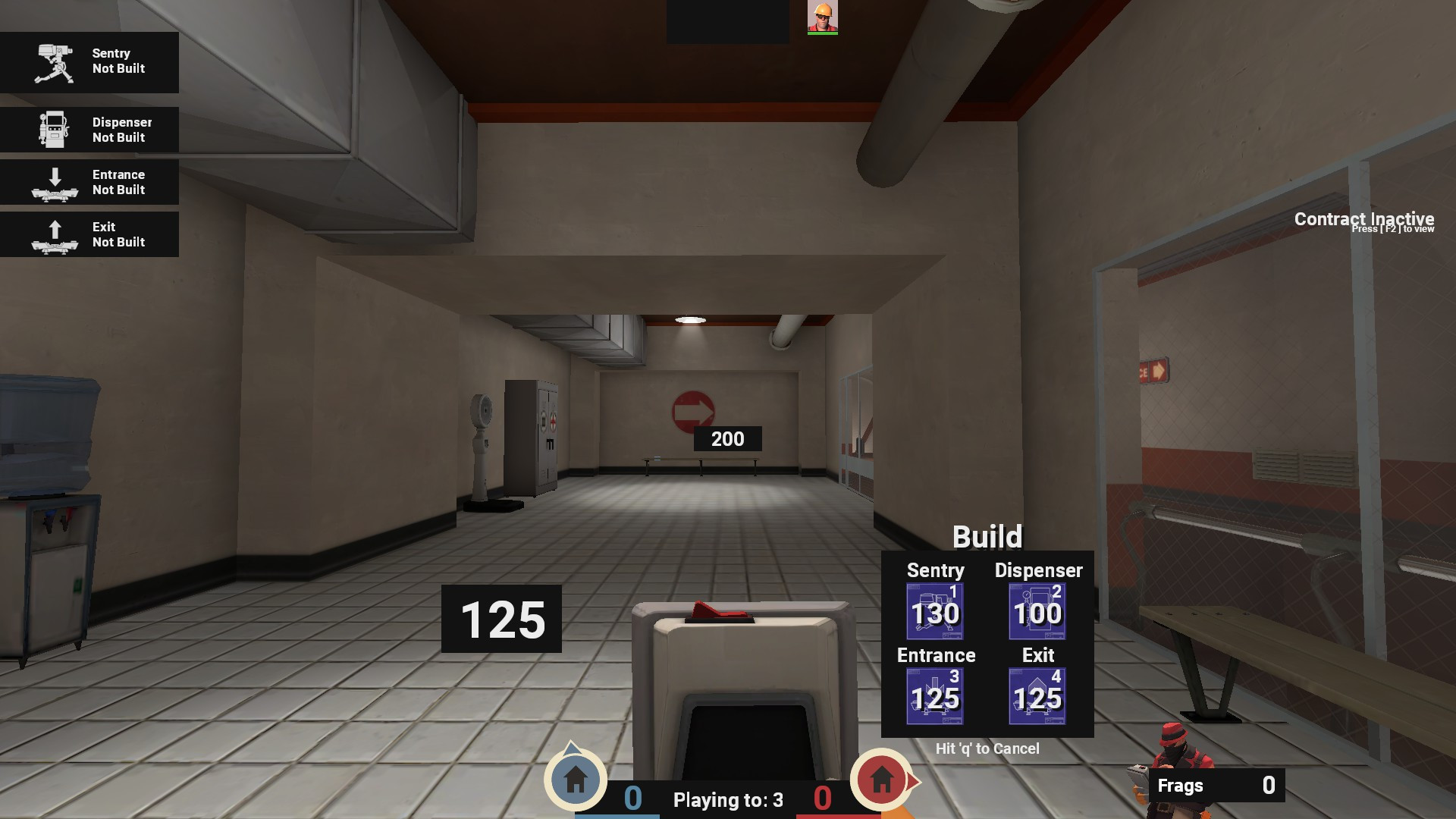The width and height of the screenshot is (1456, 819).
Task: Select the Dispenser blueprint in the Build menu
Action: pos(1037,610)
